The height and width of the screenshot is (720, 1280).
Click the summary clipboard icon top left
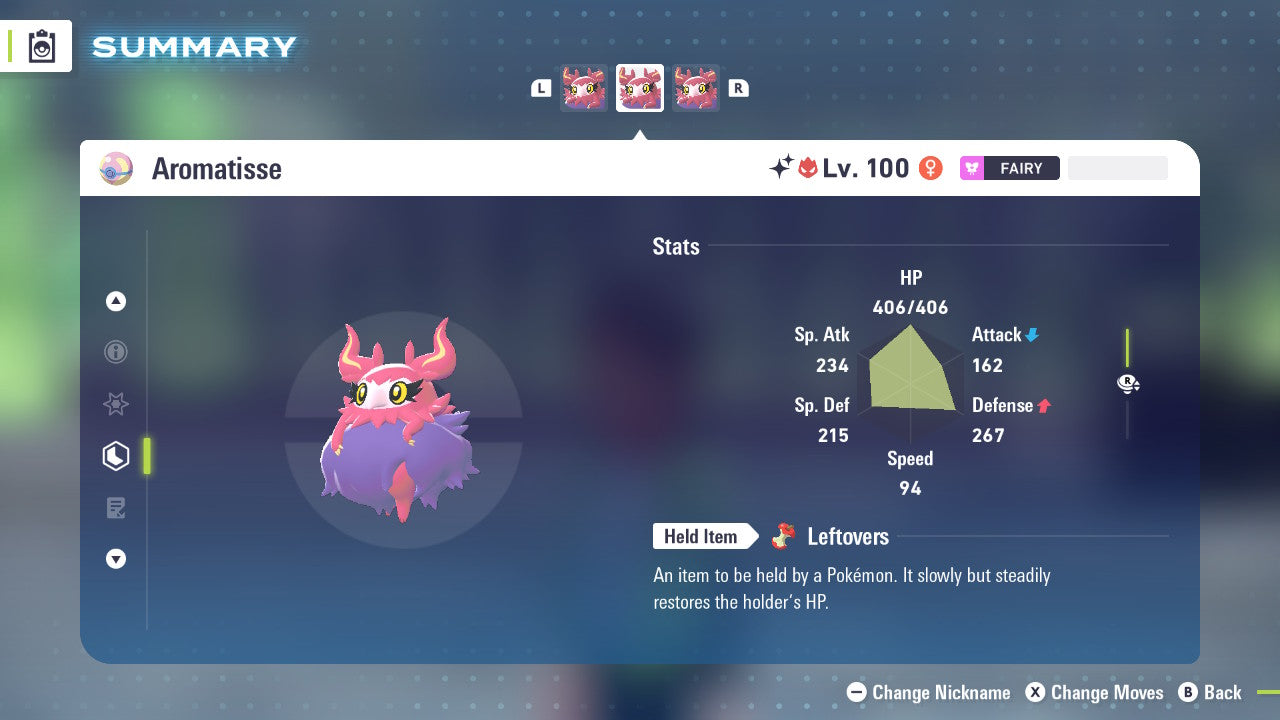(42, 46)
